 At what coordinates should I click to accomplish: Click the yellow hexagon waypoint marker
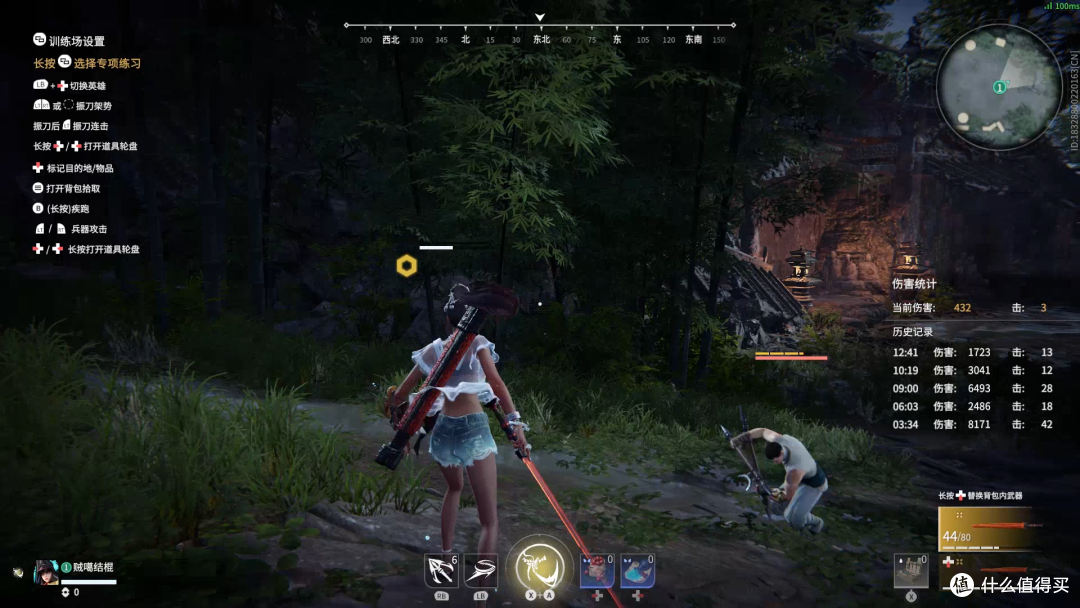pyautogui.click(x=406, y=265)
